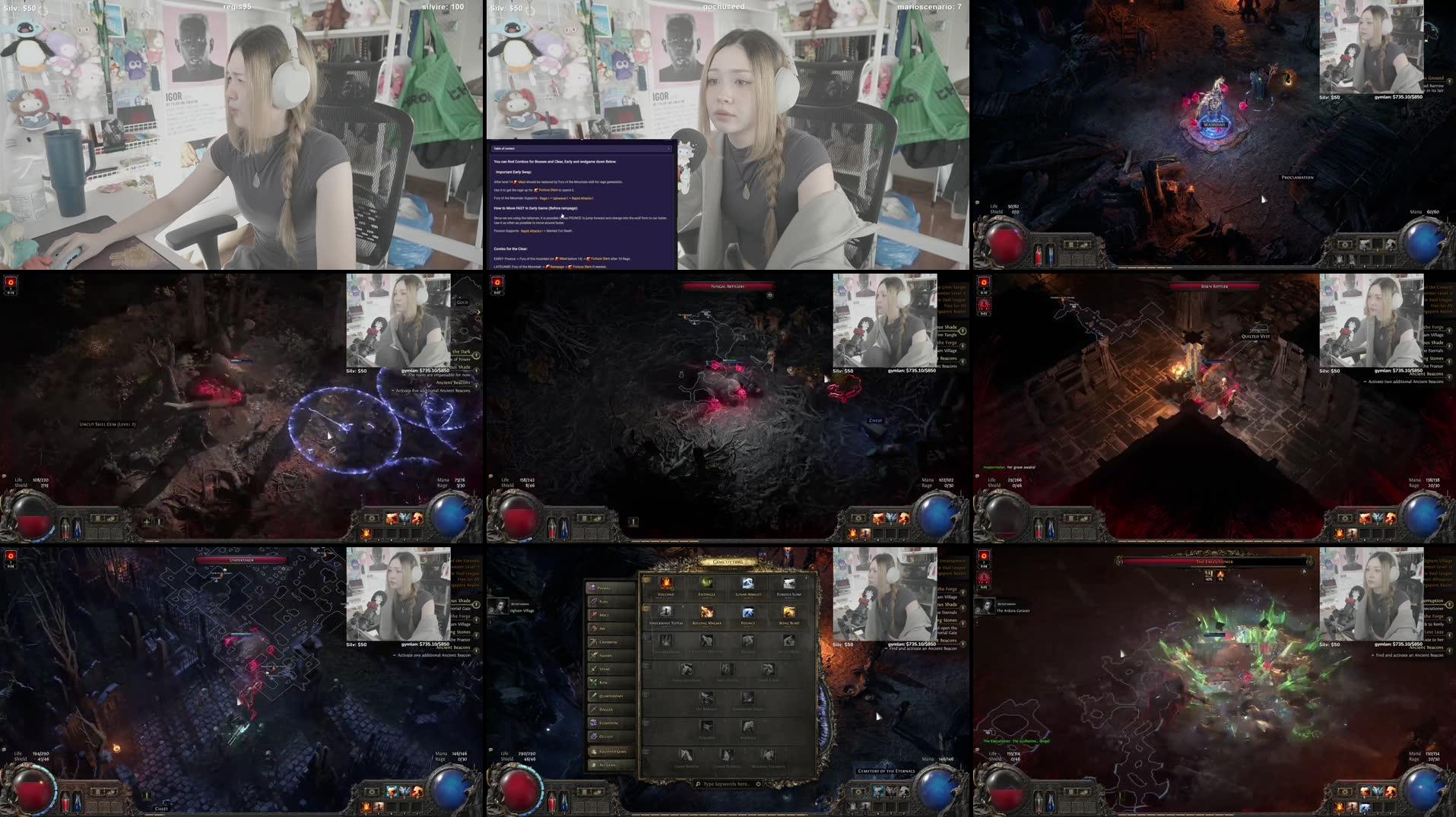Collapse the bottom gem tier row
This screenshot has height=817, width=1456.
click(646, 750)
